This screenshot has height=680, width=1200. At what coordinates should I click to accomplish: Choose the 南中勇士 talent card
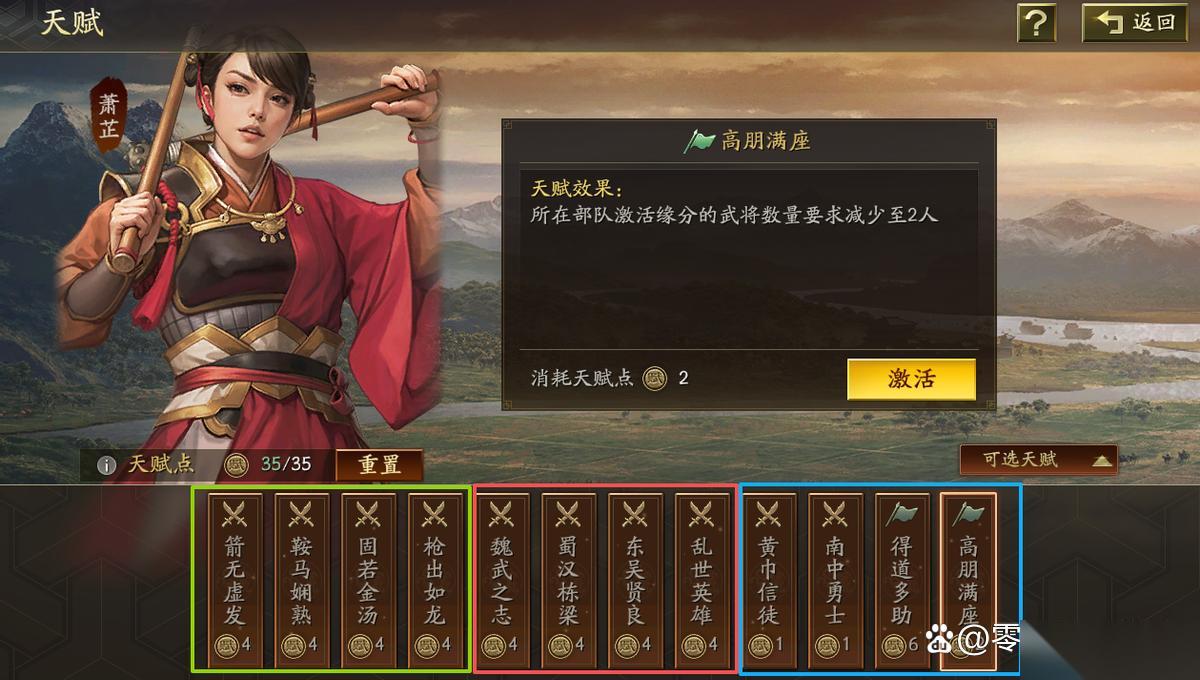[x=835, y=580]
